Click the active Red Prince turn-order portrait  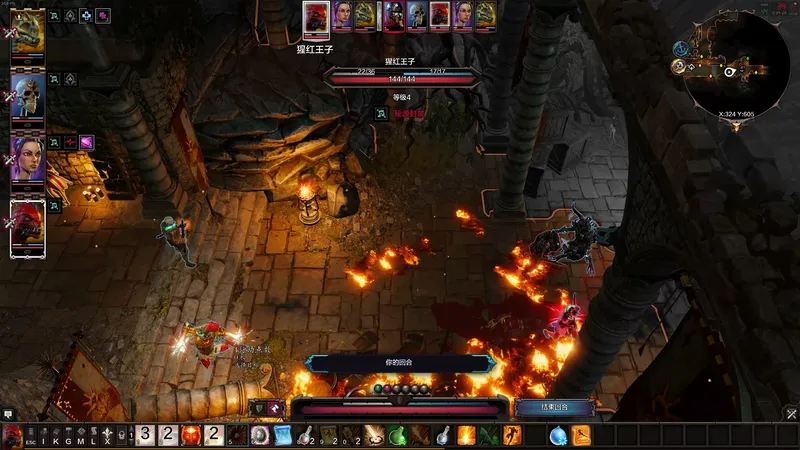coord(316,15)
